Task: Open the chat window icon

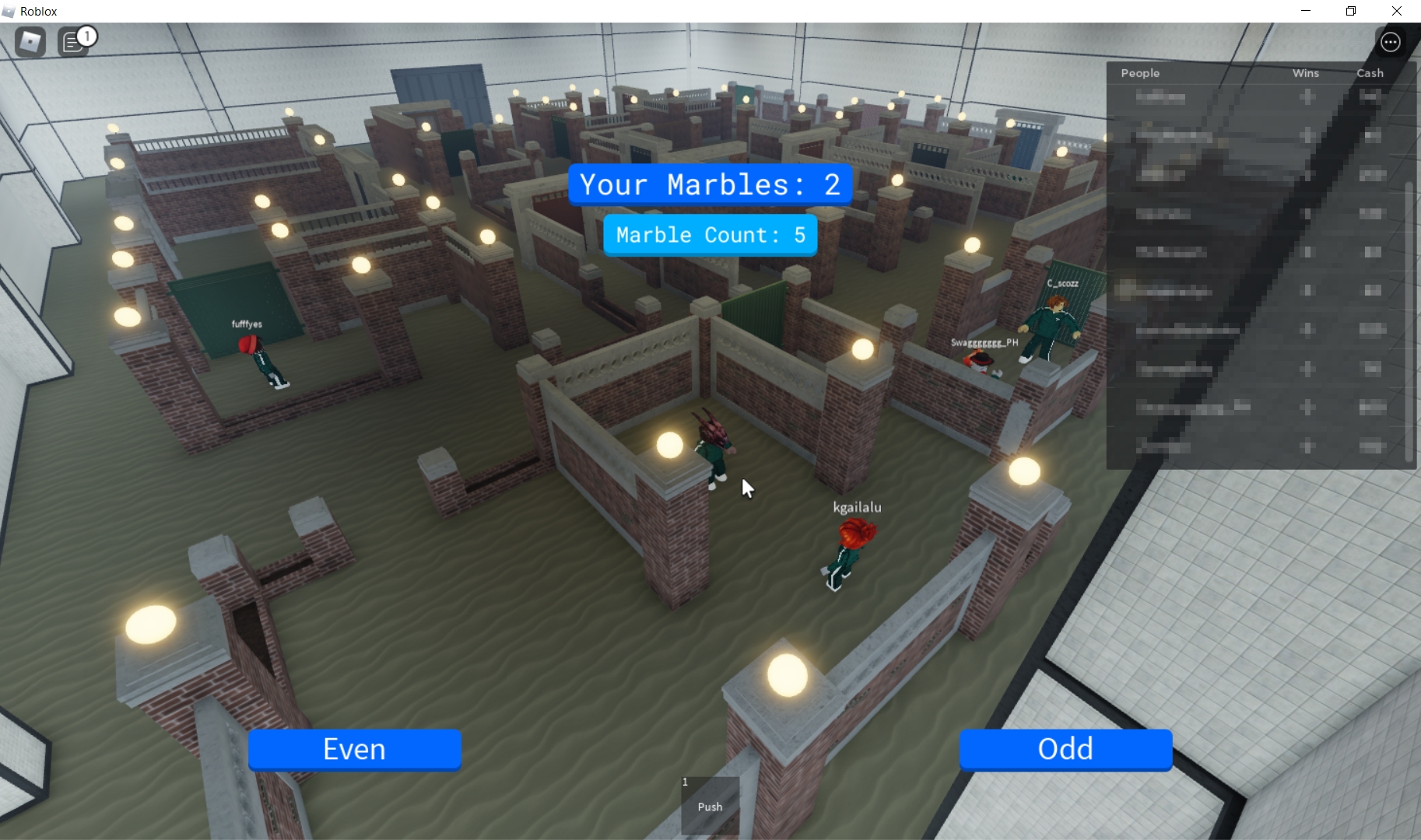Action: point(73,42)
